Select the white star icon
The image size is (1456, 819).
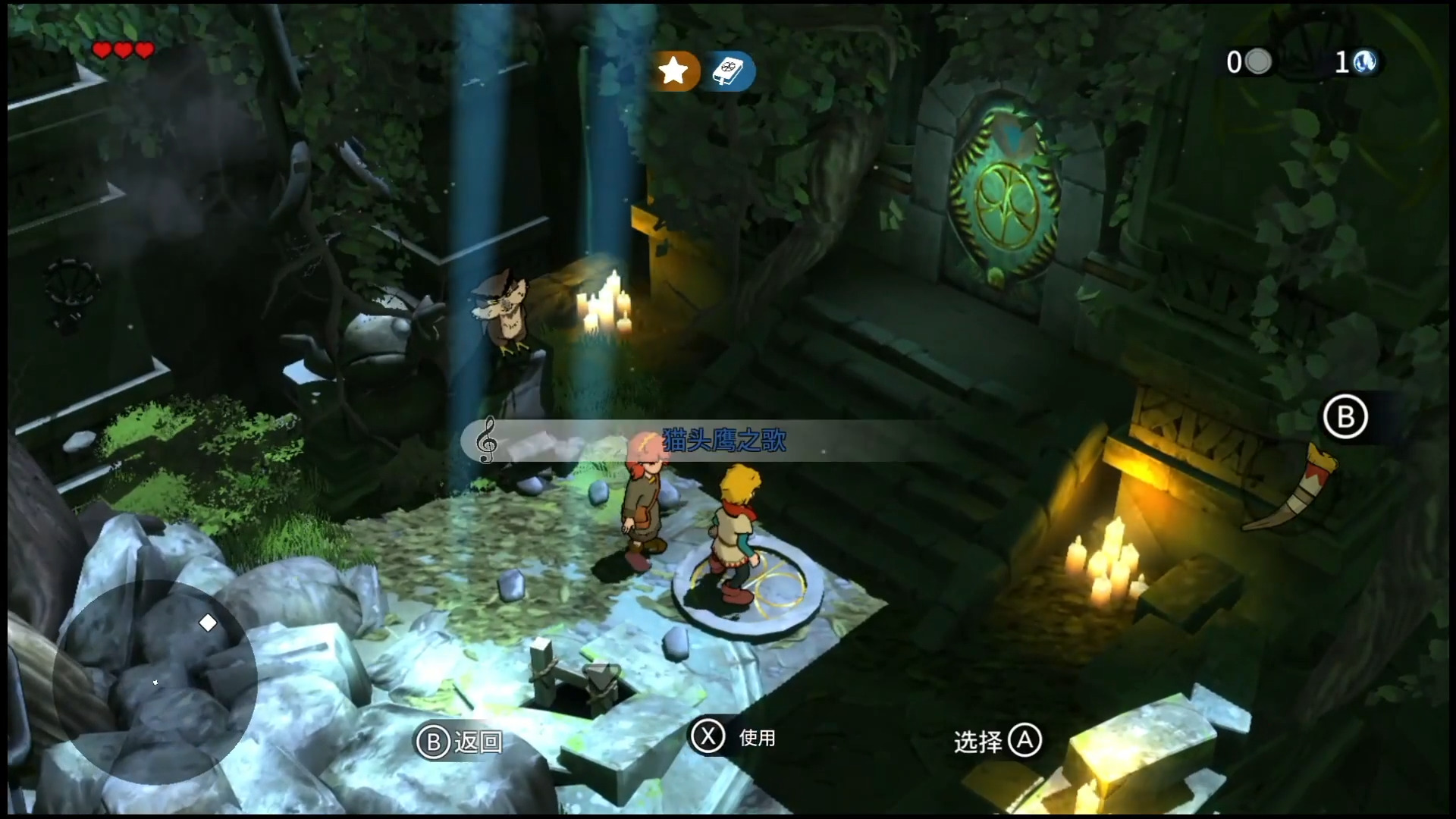(673, 71)
